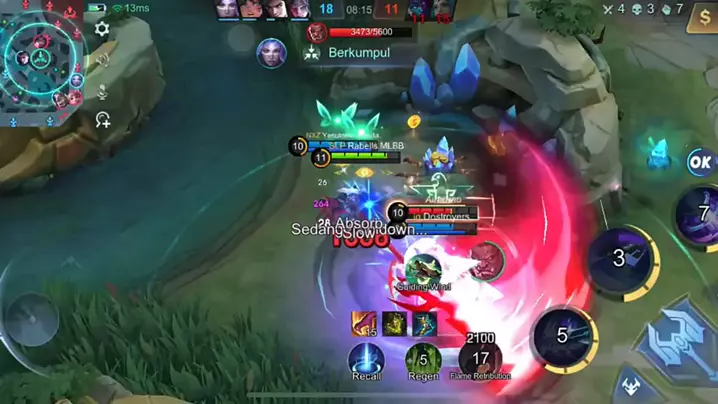Cast Flame Retribution battle spell
This screenshot has width=718, height=404.
coord(481,359)
